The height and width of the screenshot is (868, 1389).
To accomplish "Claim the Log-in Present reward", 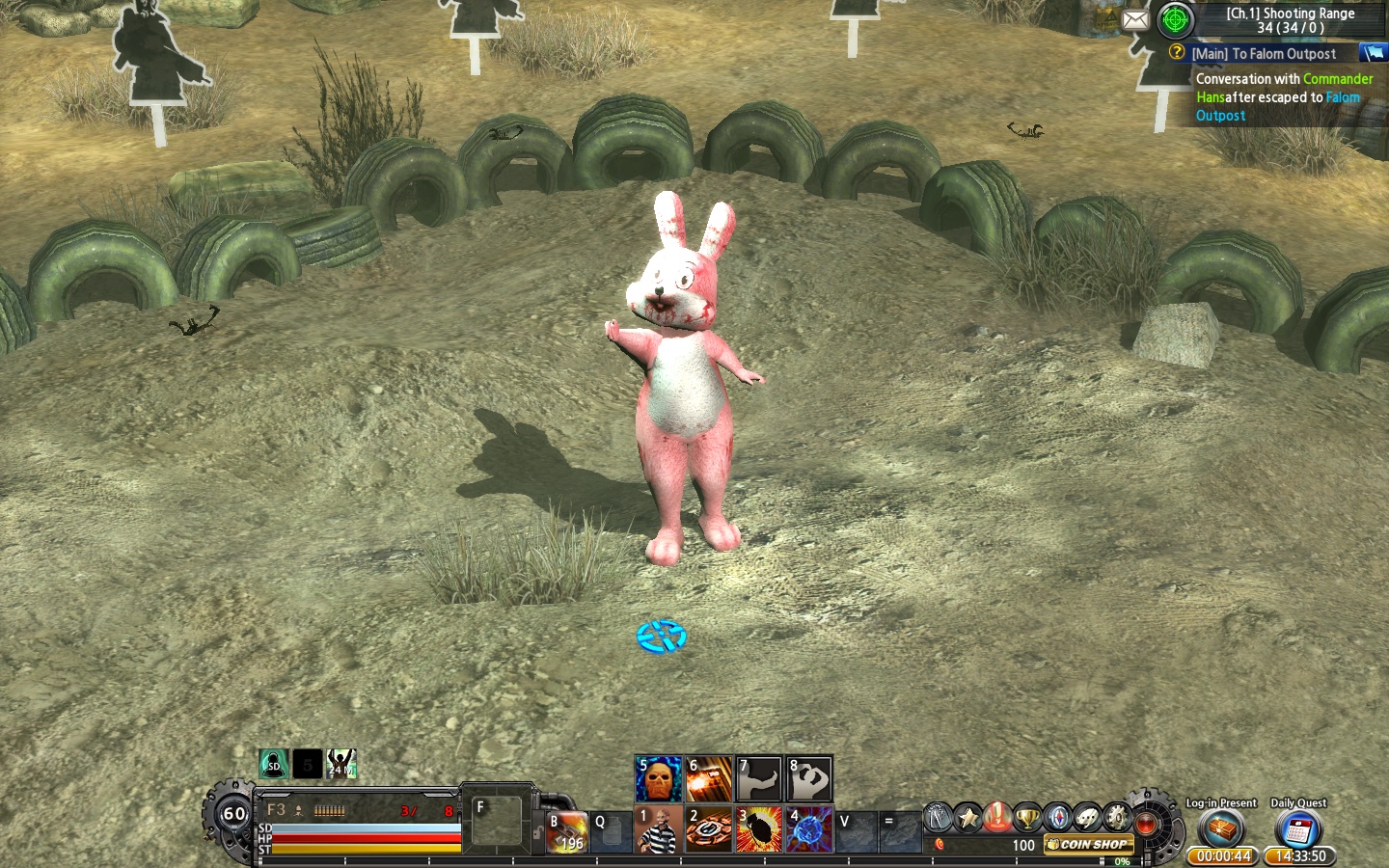I will click(x=1222, y=829).
